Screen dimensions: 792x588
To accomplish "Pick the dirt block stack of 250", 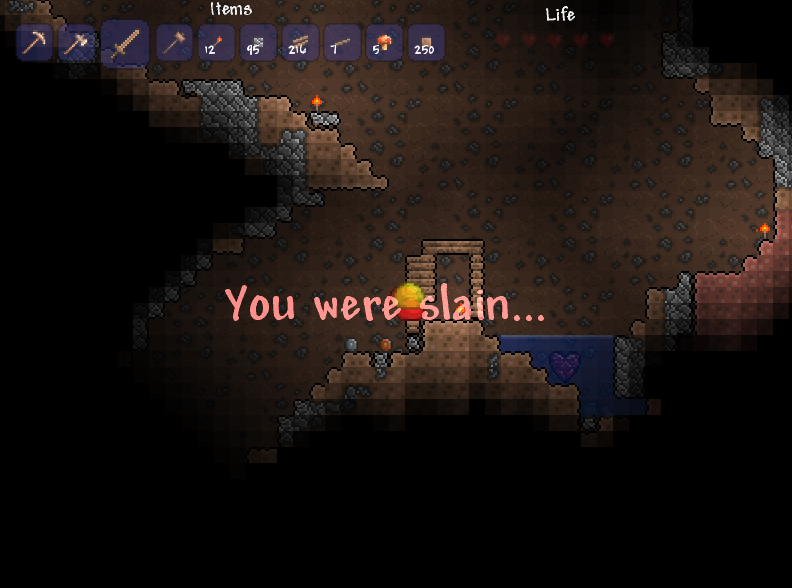I will pos(426,43).
